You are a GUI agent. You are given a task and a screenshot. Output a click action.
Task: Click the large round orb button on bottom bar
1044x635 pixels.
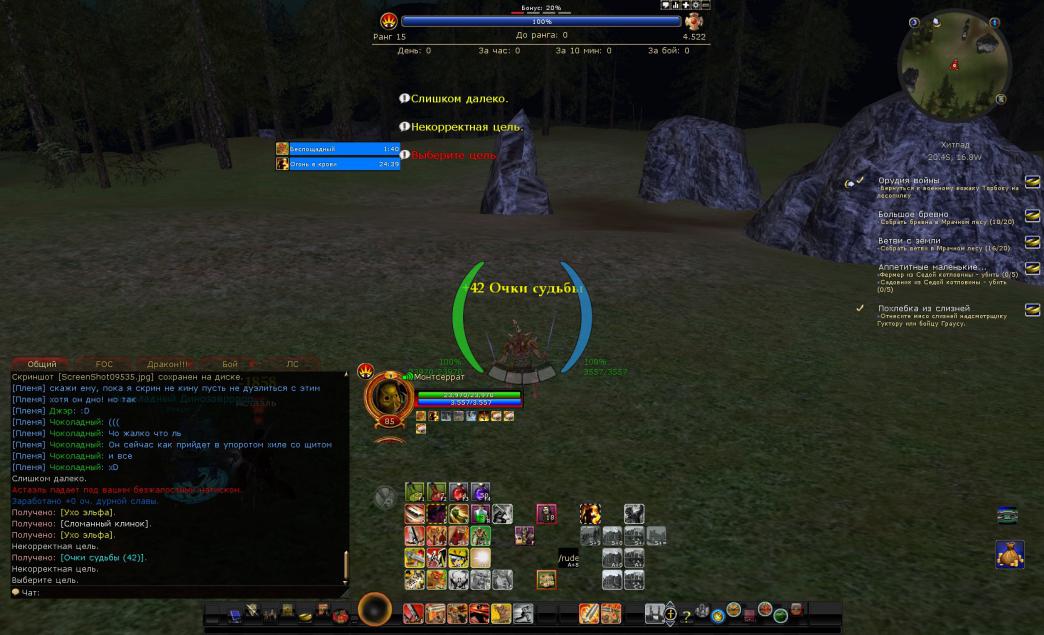pyautogui.click(x=374, y=609)
